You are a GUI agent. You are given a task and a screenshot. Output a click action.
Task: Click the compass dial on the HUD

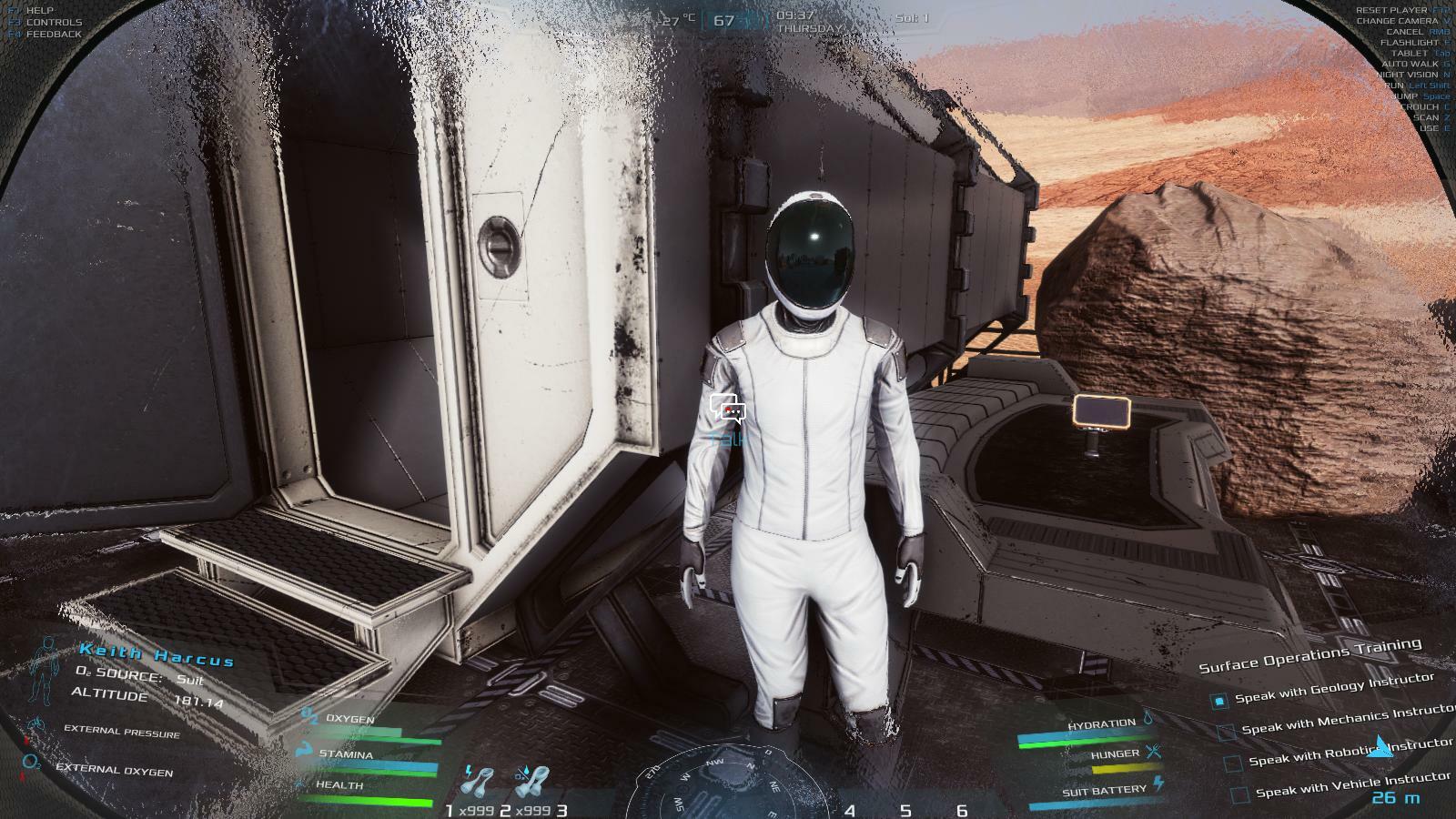[x=728, y=787]
